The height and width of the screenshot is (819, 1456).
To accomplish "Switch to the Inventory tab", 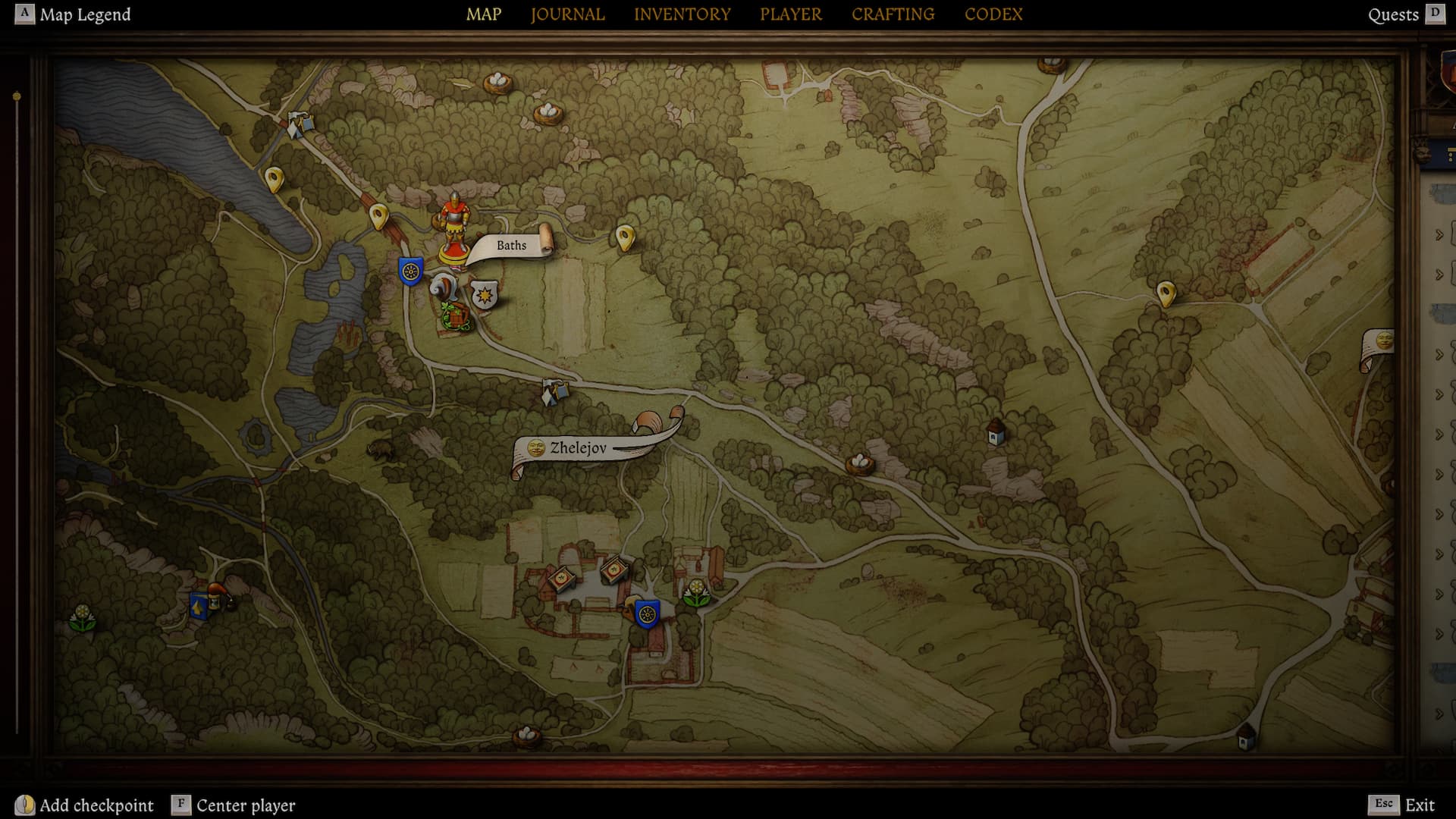I will [x=682, y=14].
